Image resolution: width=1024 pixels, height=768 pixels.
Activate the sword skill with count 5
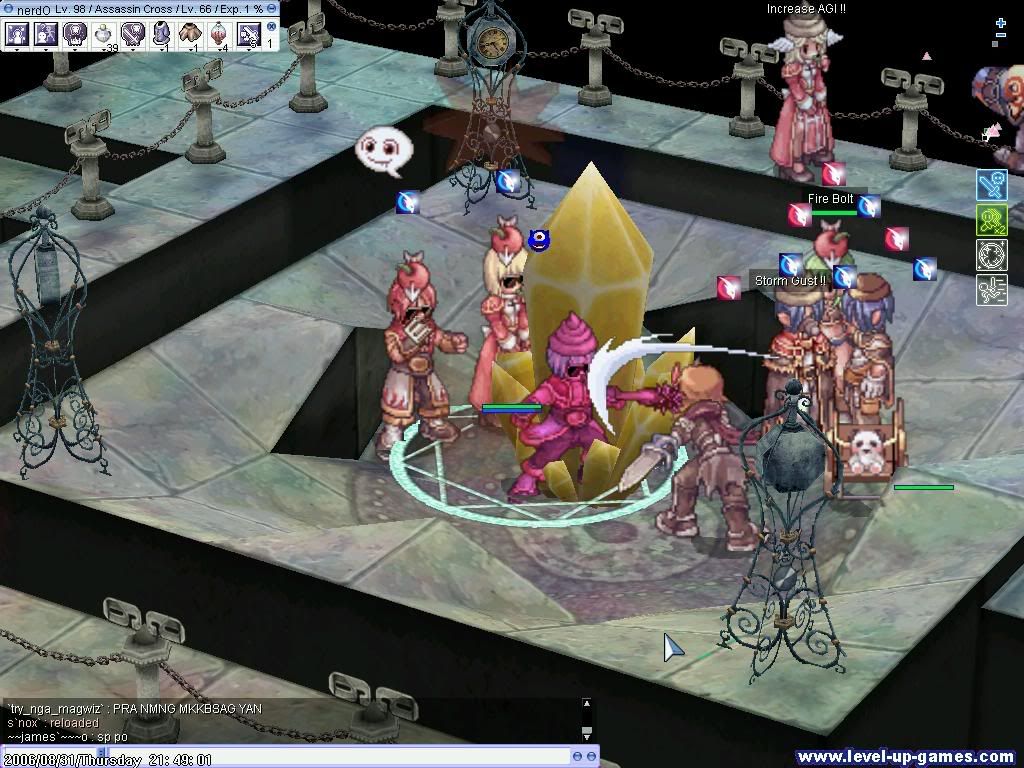(x=248, y=34)
